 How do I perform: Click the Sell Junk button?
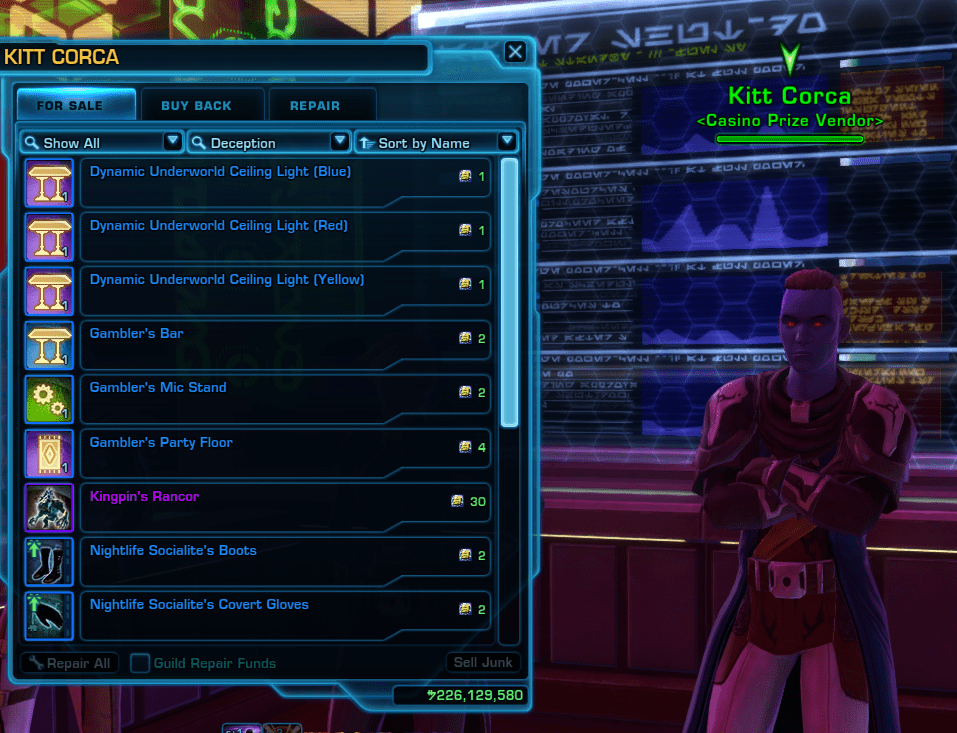click(483, 662)
